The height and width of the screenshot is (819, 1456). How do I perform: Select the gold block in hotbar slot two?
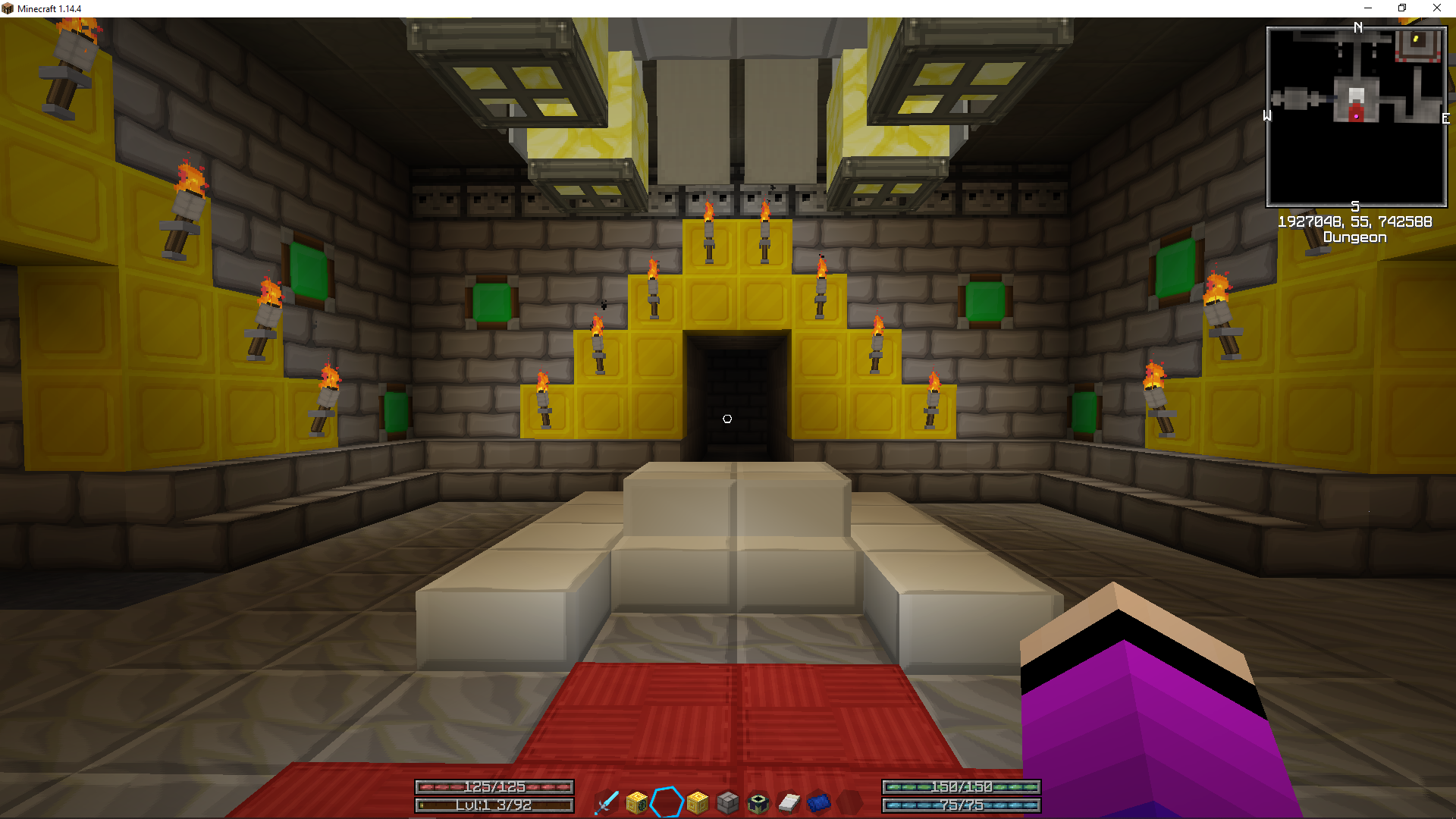pyautogui.click(x=635, y=802)
